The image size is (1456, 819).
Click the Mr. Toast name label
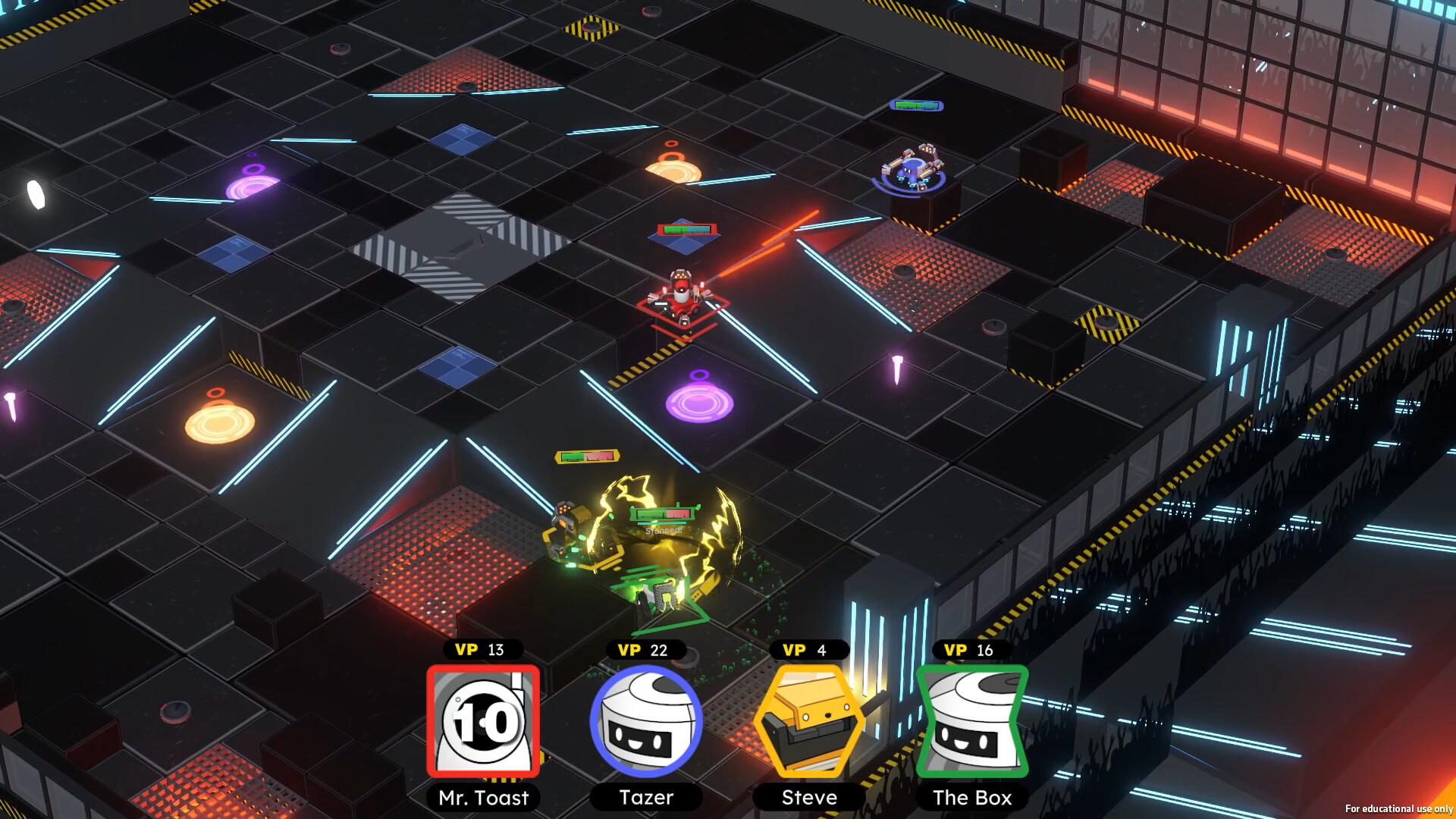[483, 798]
